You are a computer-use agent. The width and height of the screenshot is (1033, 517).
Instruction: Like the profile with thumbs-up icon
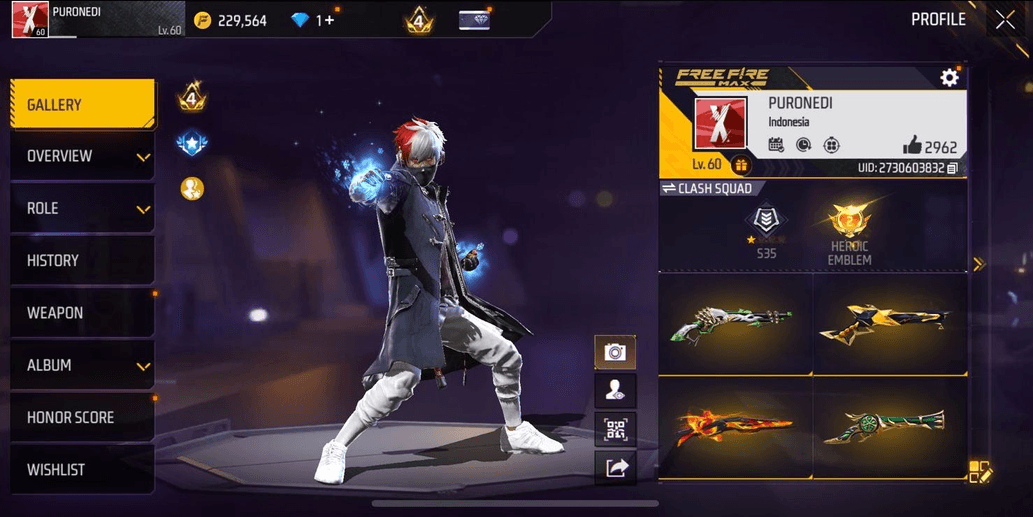click(911, 146)
